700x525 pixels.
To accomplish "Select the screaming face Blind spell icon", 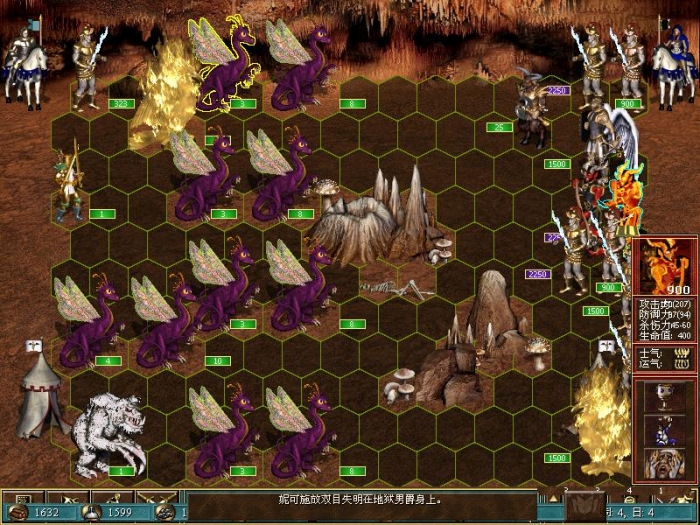I will [664, 463].
